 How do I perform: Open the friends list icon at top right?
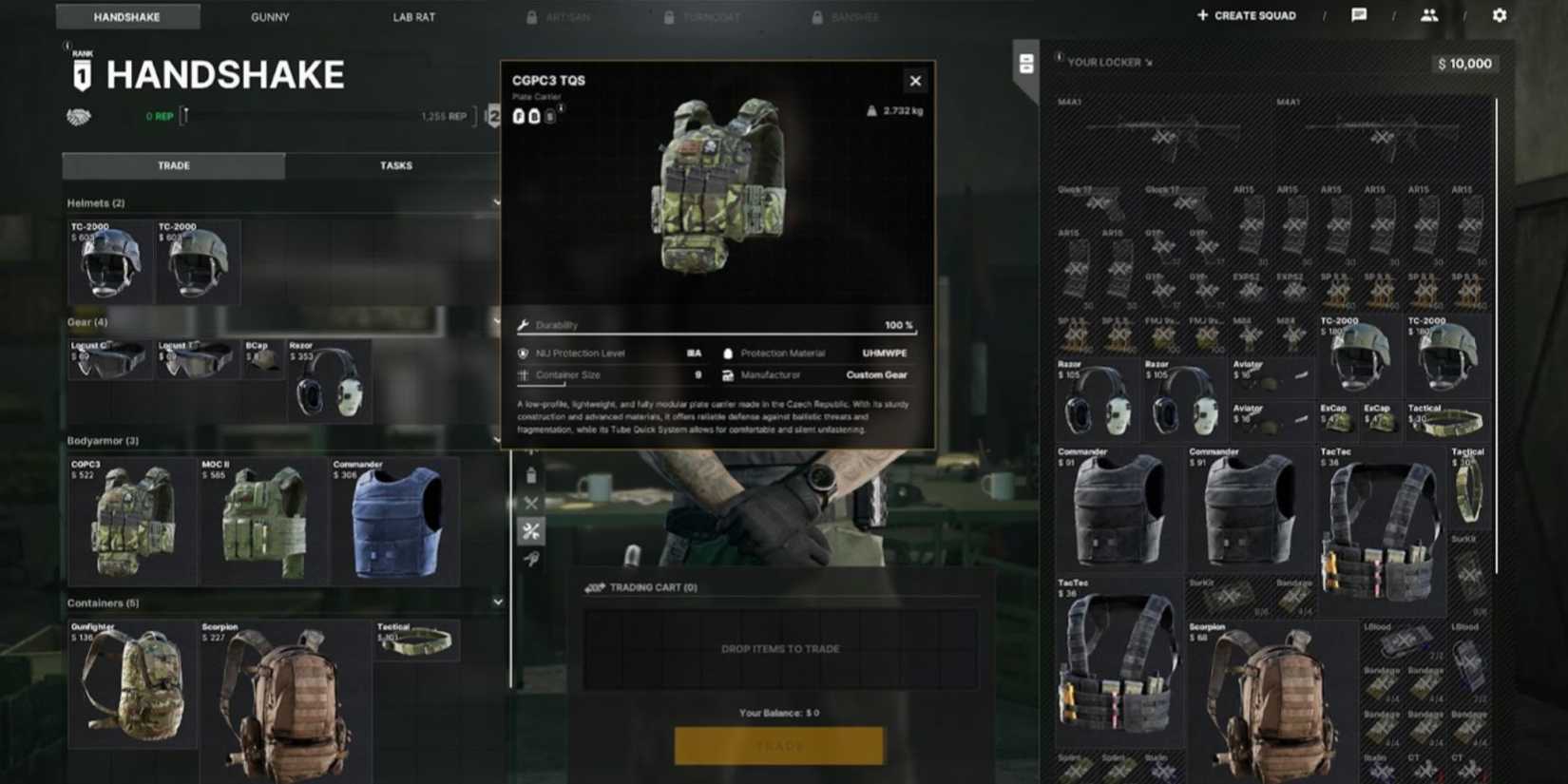(1428, 15)
